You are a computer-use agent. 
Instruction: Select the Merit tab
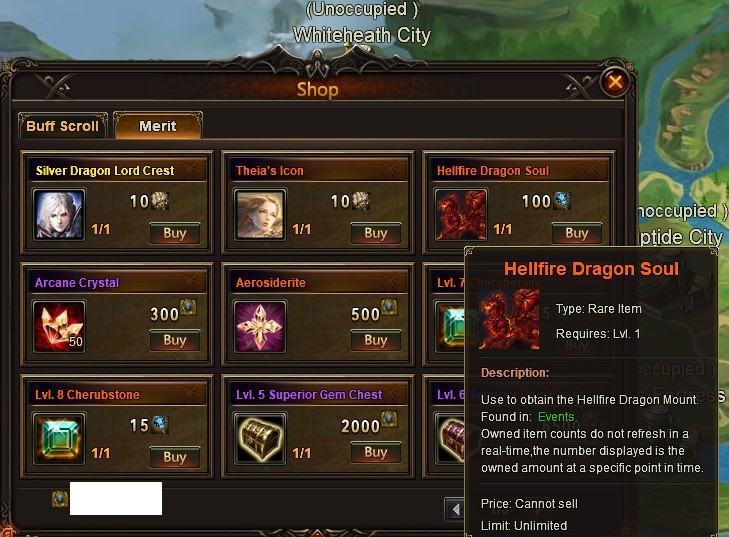(x=157, y=126)
